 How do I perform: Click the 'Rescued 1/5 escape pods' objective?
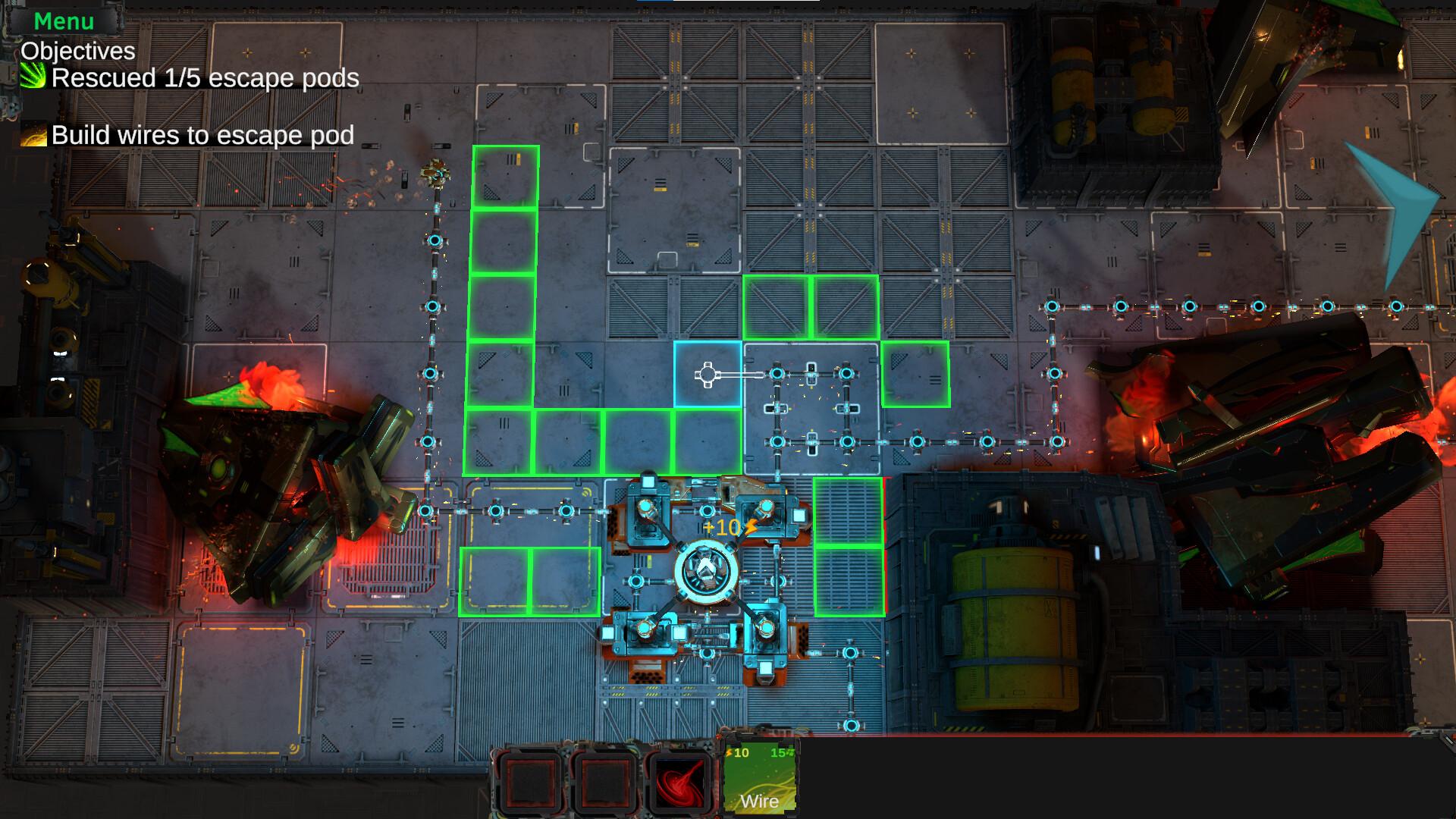[205, 78]
